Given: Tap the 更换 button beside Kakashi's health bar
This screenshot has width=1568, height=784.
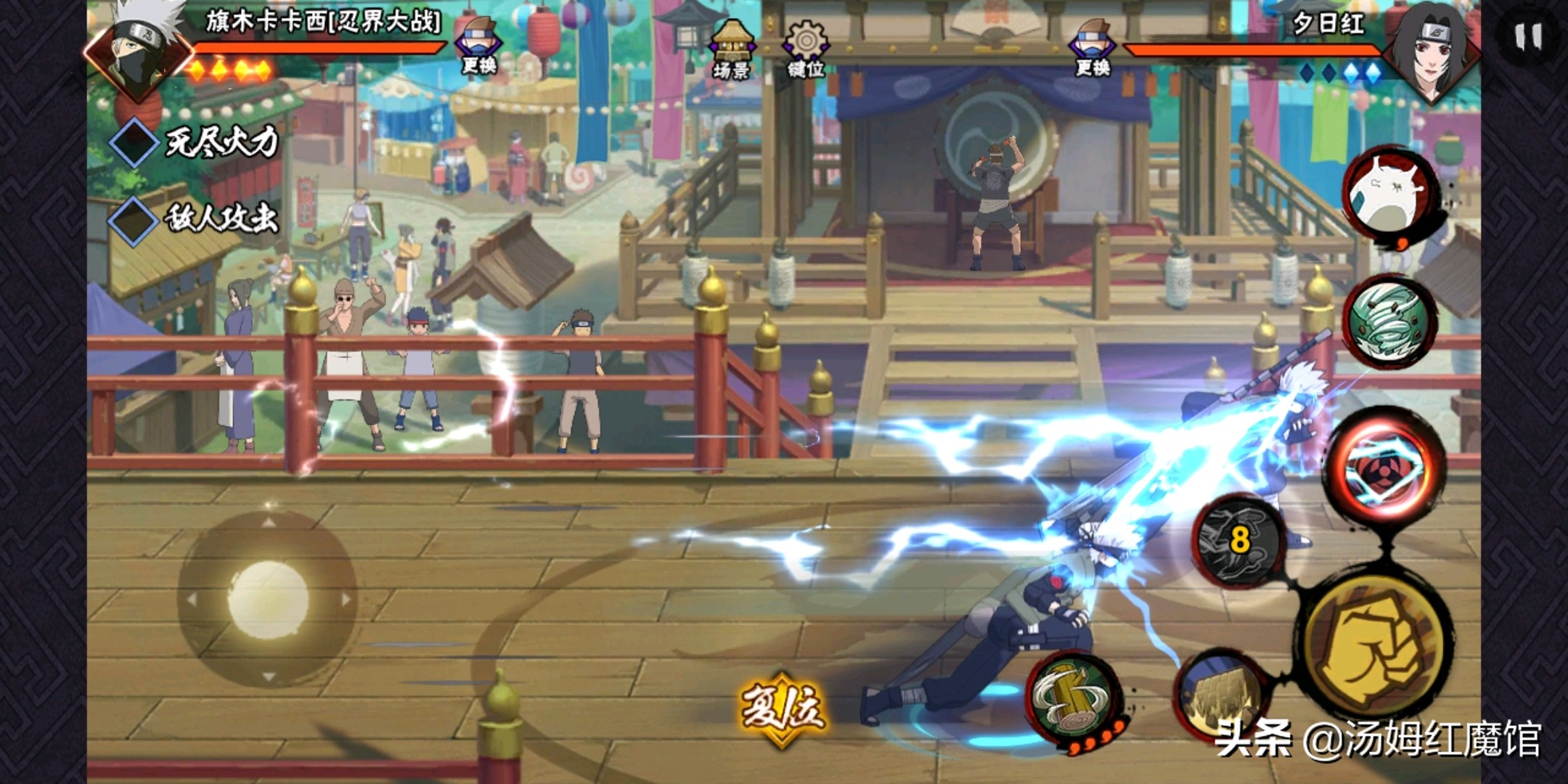Looking at the screenshot, I should point(478,46).
